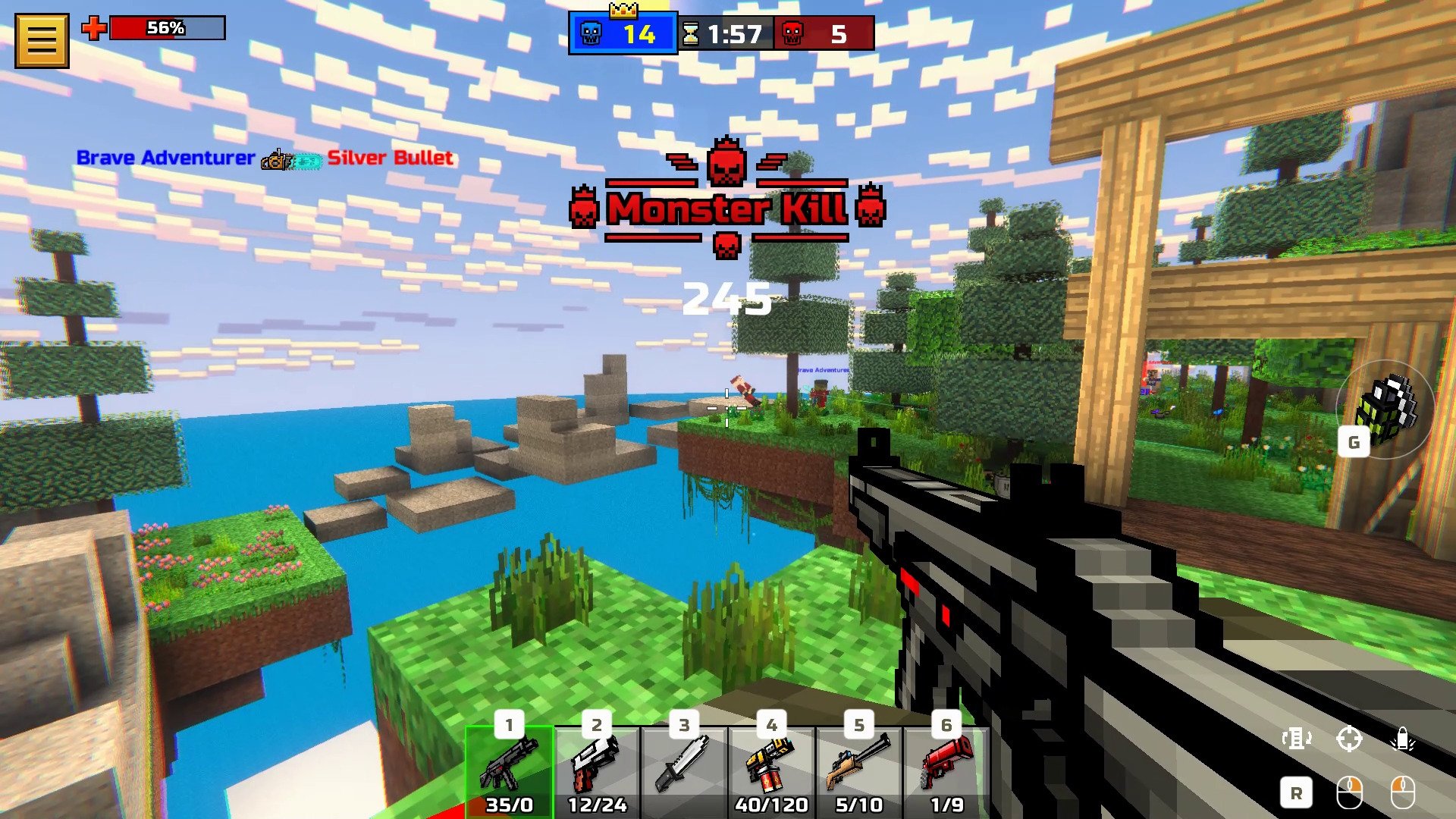Click the reload magazine icon
This screenshot has width=1456, height=819.
pyautogui.click(x=1297, y=738)
